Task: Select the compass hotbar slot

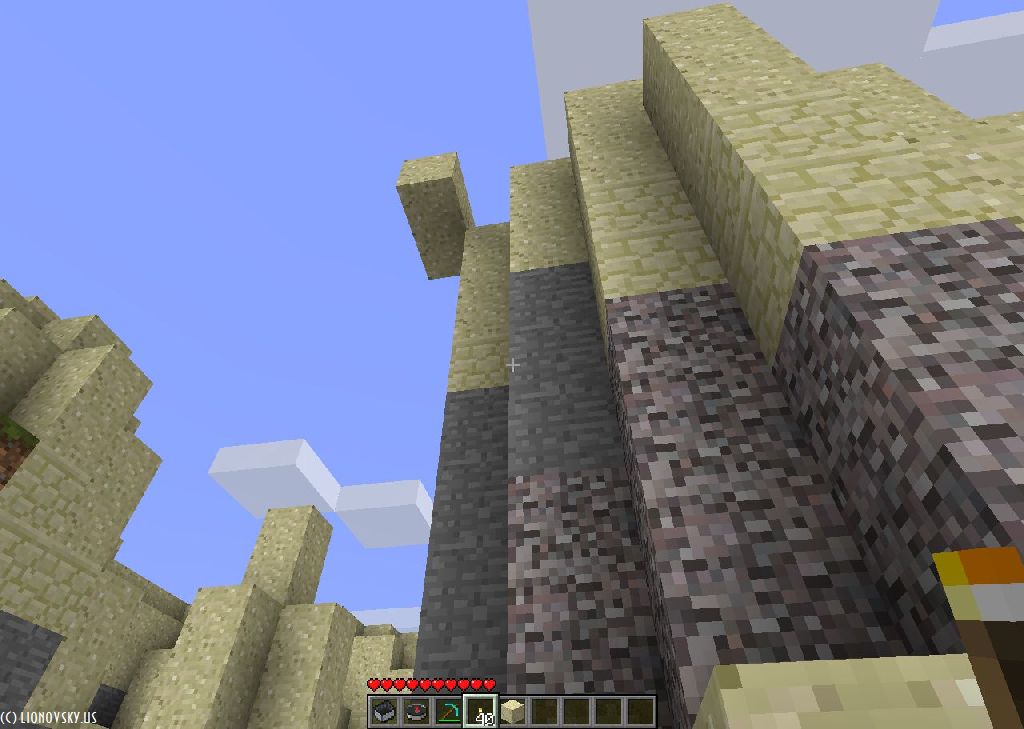Action: [x=416, y=711]
